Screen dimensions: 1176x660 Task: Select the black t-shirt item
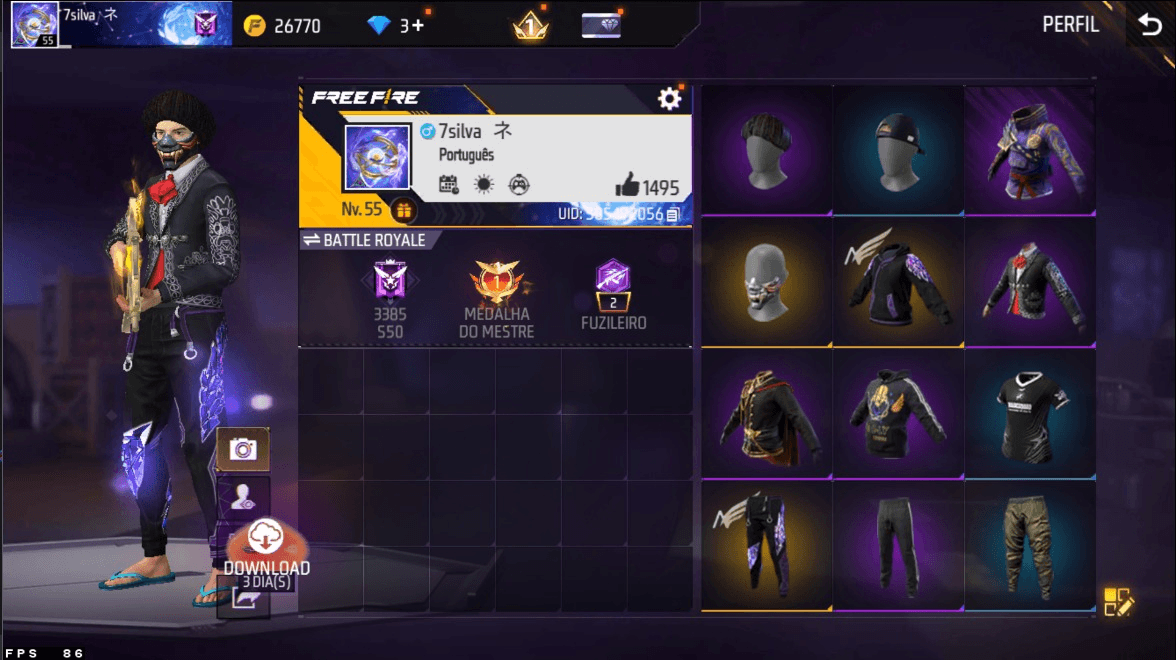coord(1029,412)
